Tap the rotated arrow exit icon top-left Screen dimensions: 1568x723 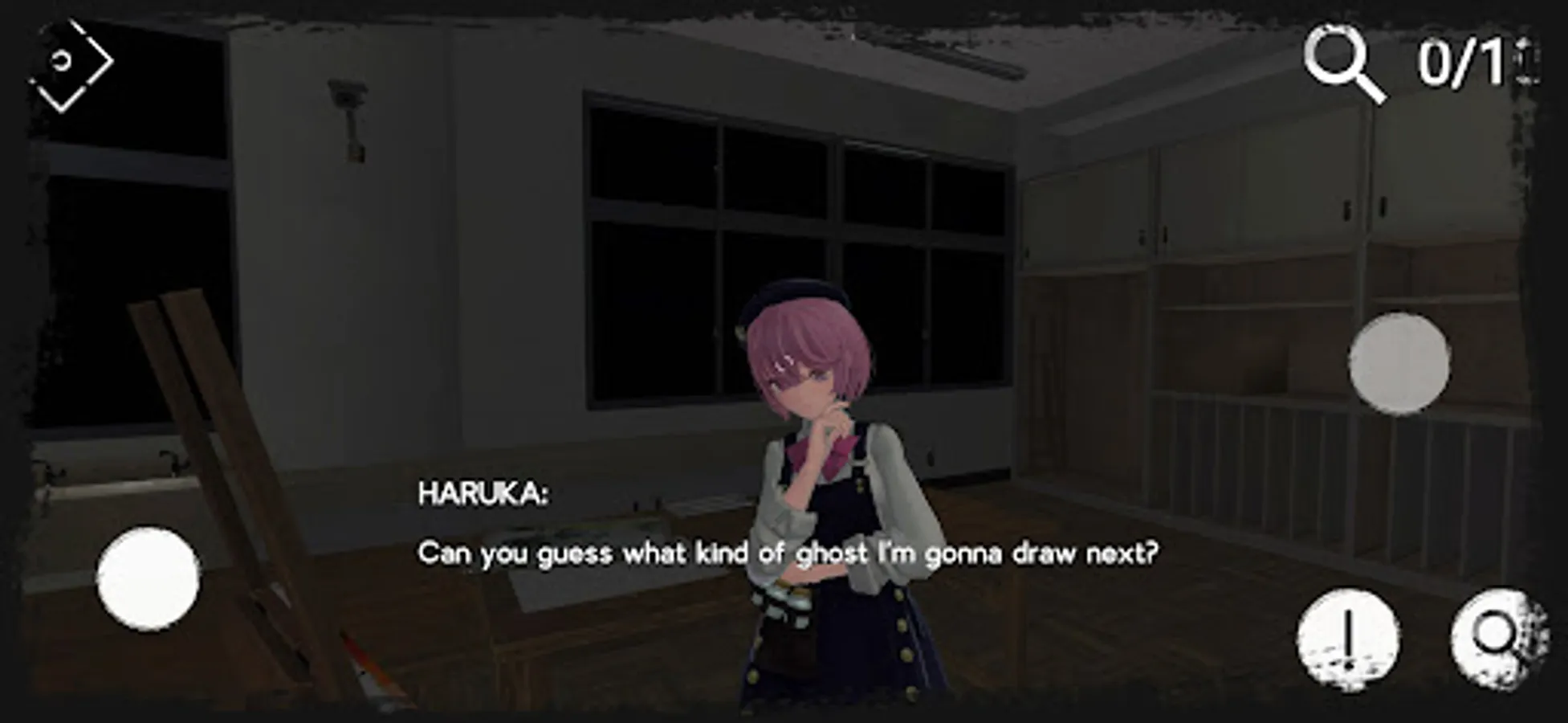pyautogui.click(x=76, y=63)
